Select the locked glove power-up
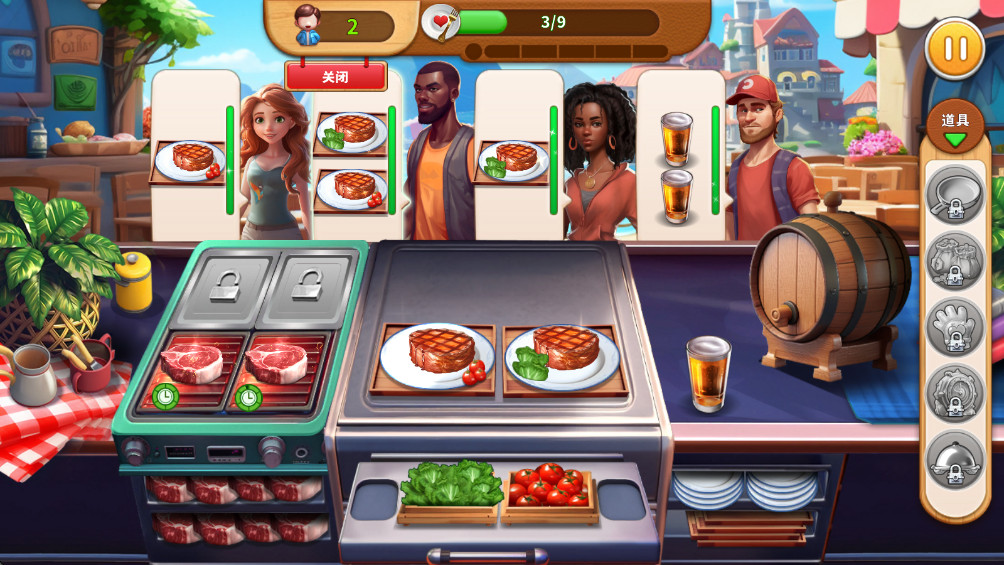This screenshot has width=1004, height=565. [x=955, y=326]
